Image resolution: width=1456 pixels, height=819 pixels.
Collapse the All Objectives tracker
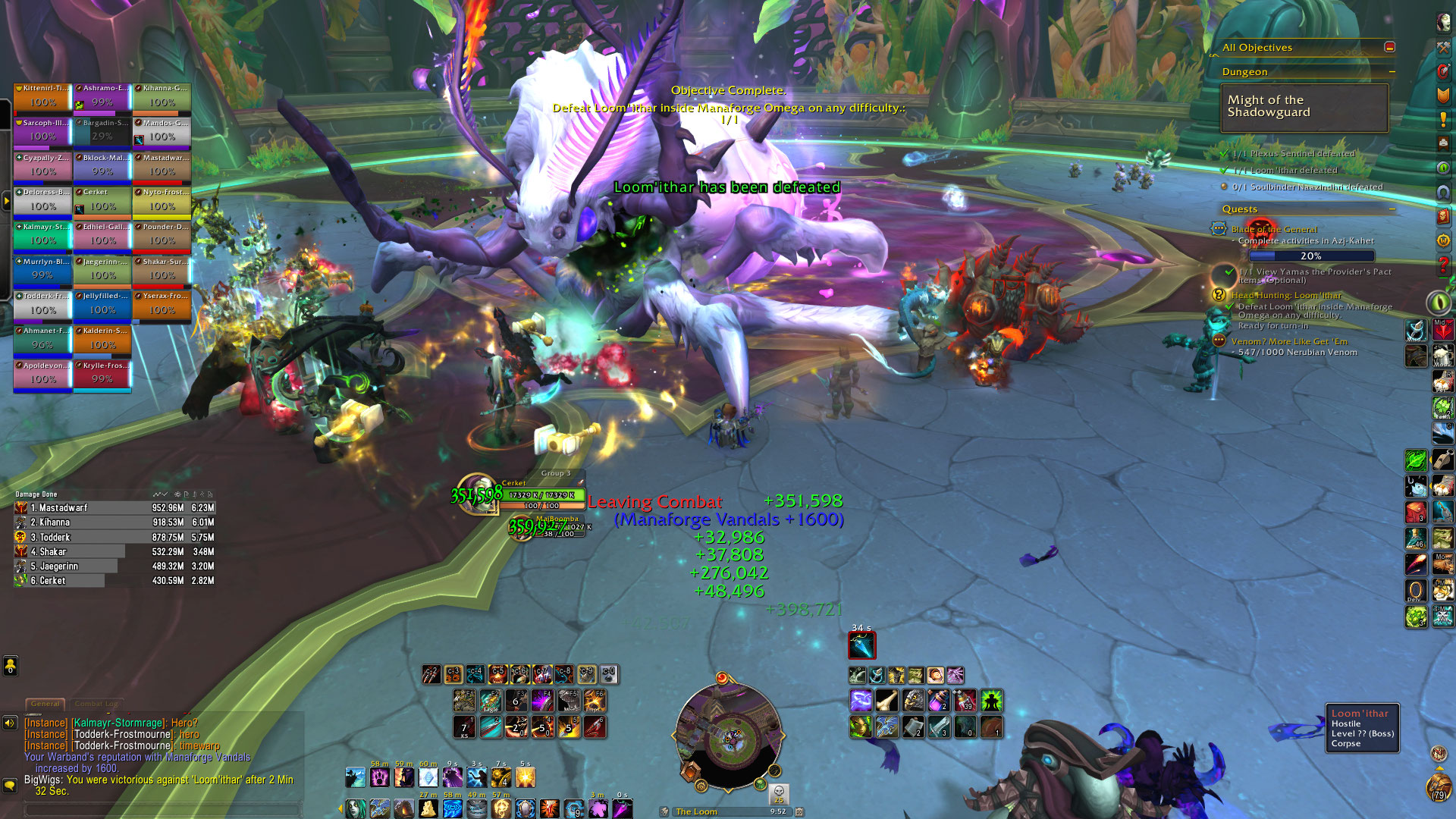click(1389, 47)
